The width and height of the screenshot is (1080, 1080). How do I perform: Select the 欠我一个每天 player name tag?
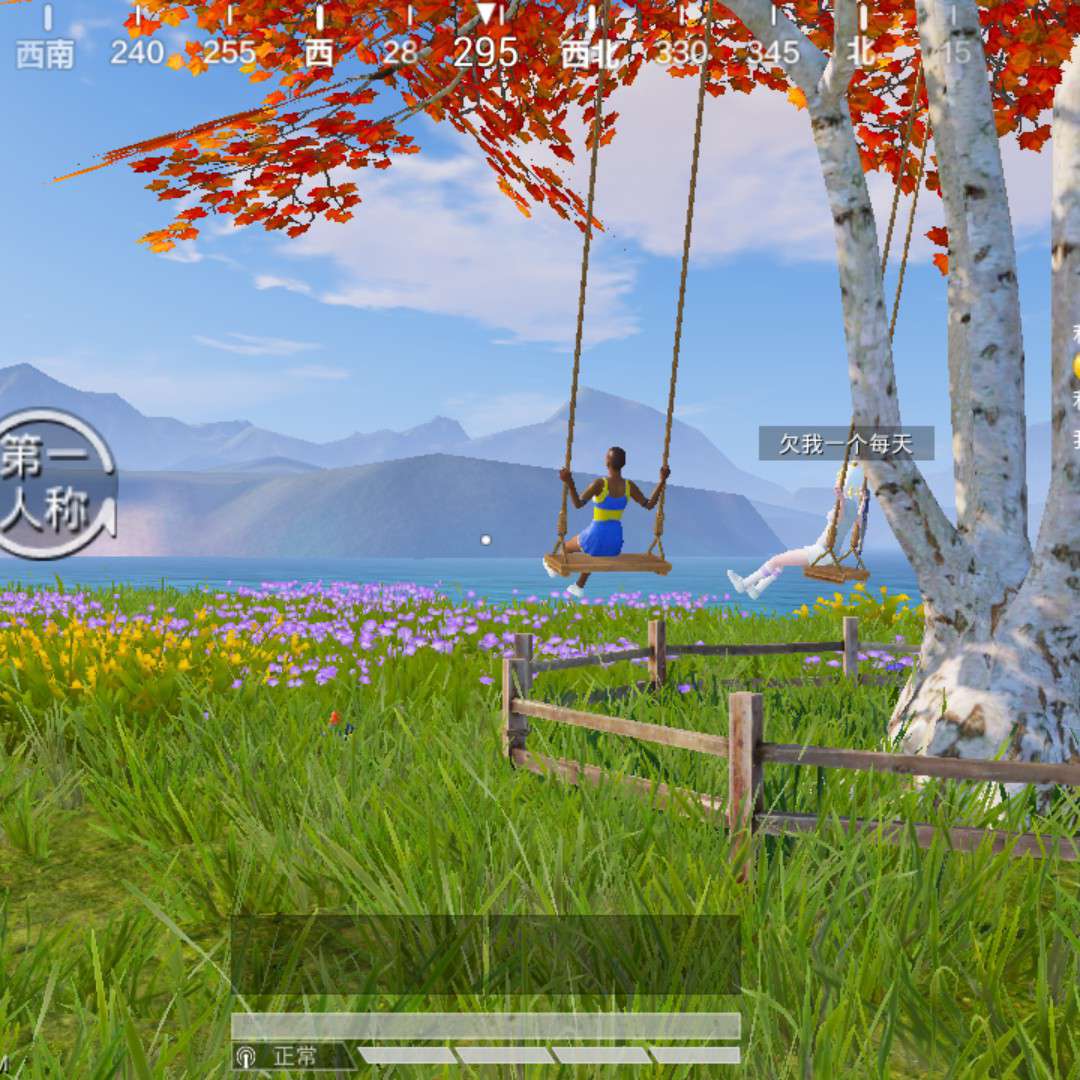(846, 444)
